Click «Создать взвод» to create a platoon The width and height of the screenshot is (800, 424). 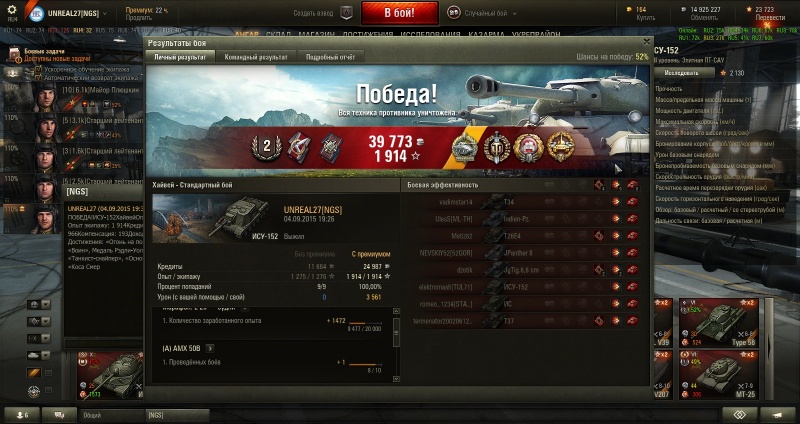click(x=313, y=13)
